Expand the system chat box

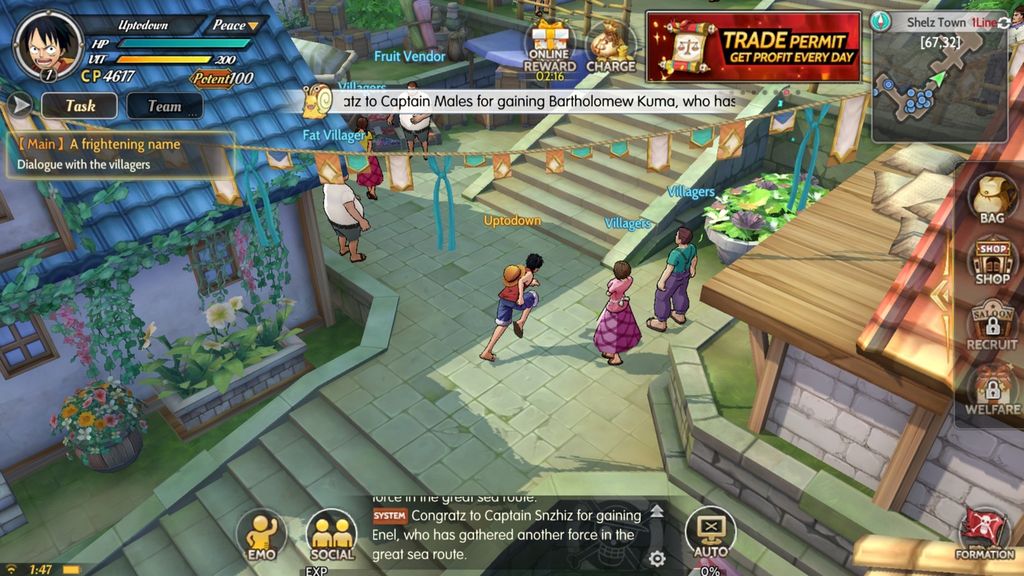coord(657,512)
